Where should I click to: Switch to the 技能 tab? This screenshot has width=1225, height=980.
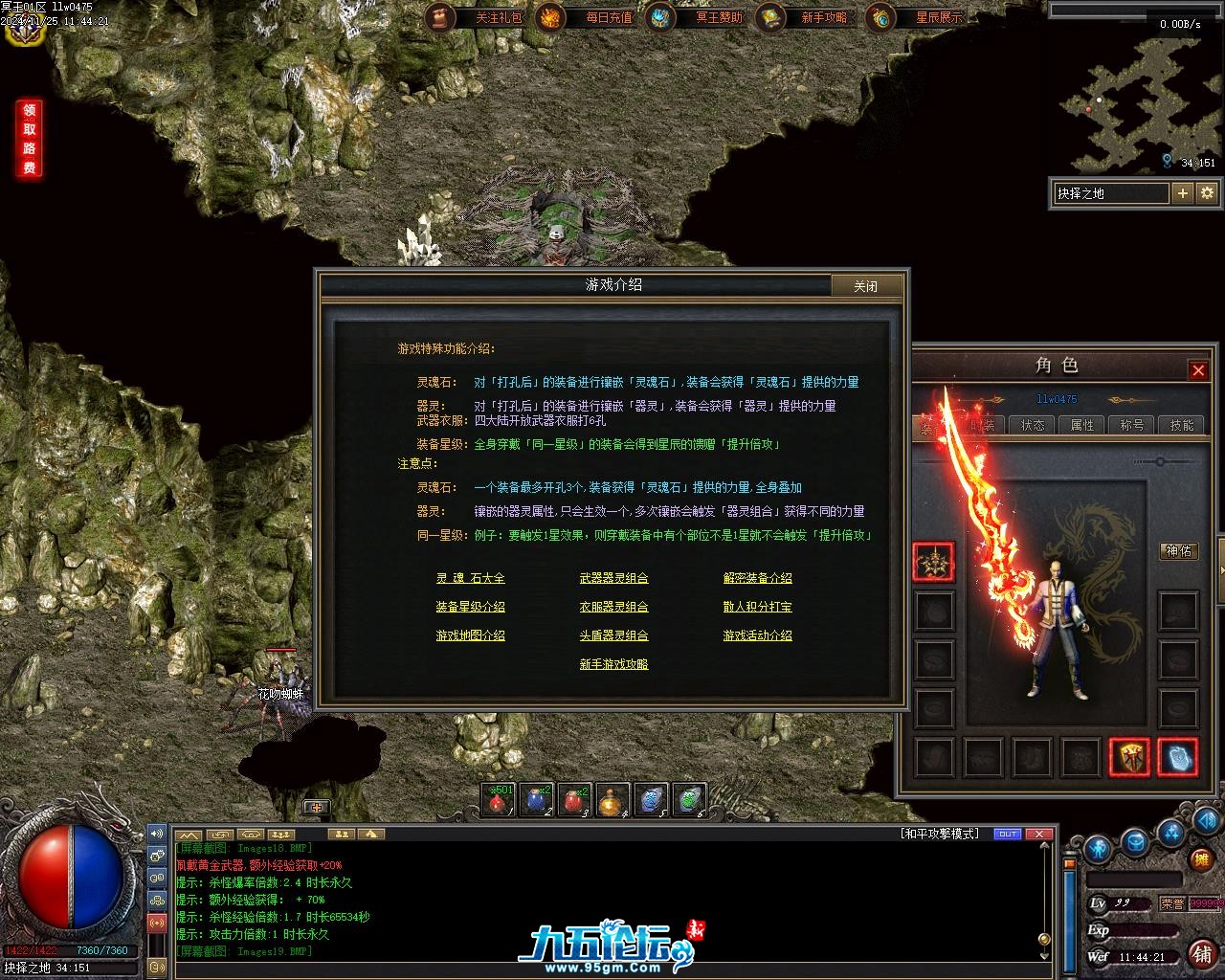(1182, 425)
